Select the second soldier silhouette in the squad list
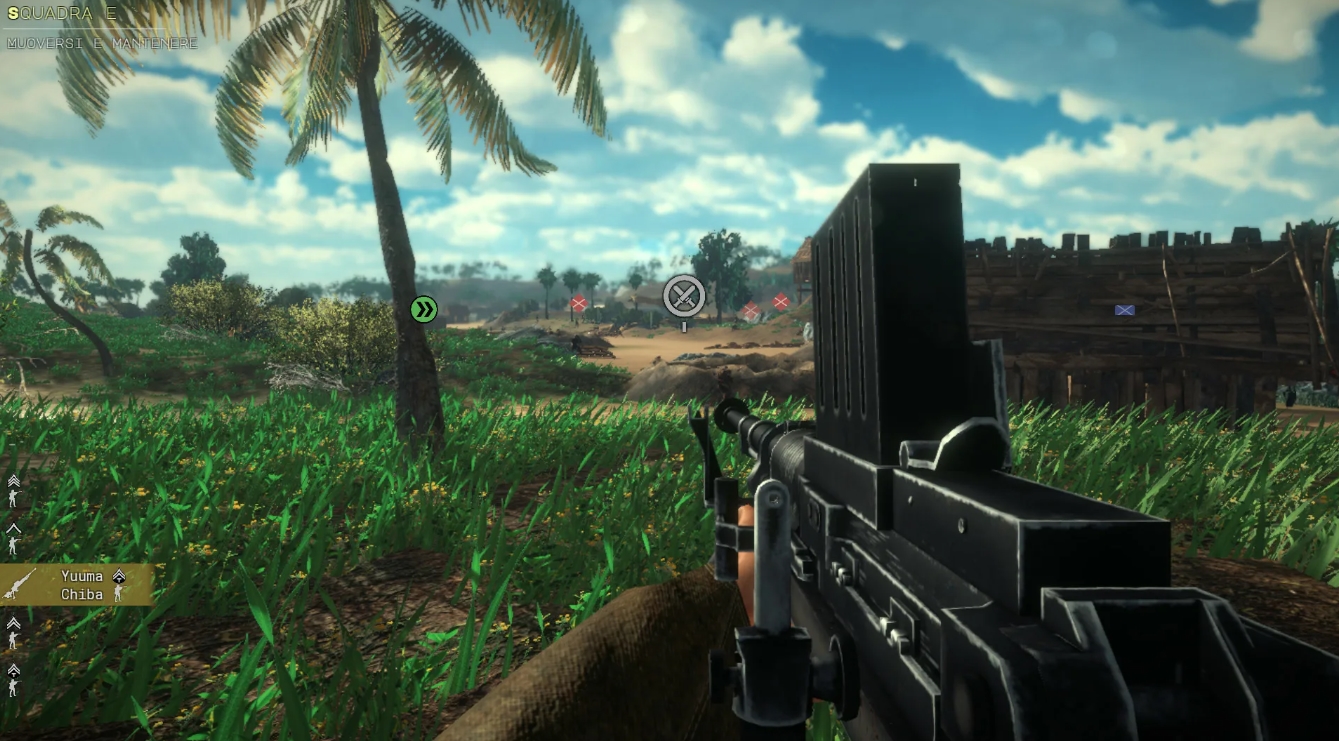Screen dimensions: 1339x741 (13, 543)
